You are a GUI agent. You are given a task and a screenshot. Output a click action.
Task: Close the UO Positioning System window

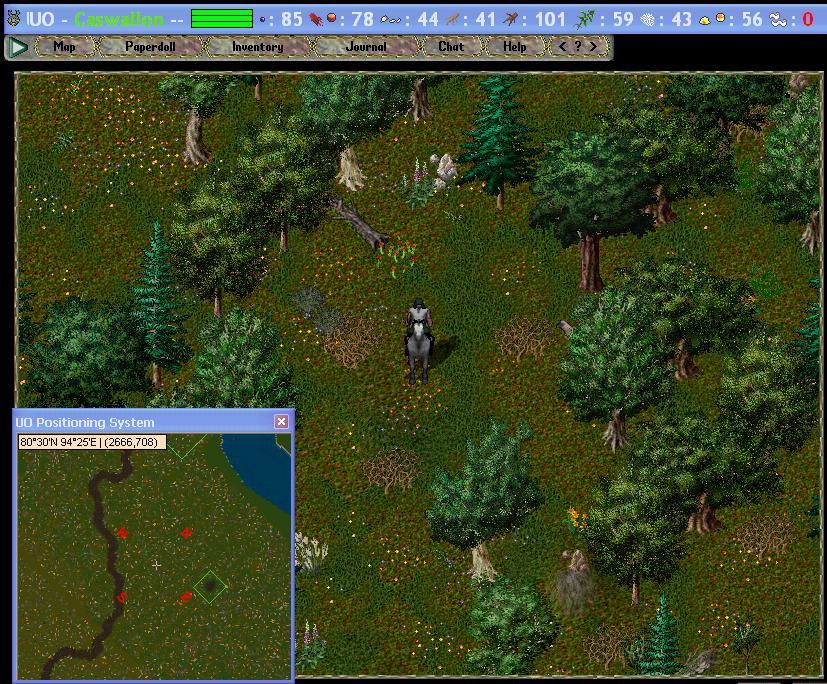281,422
